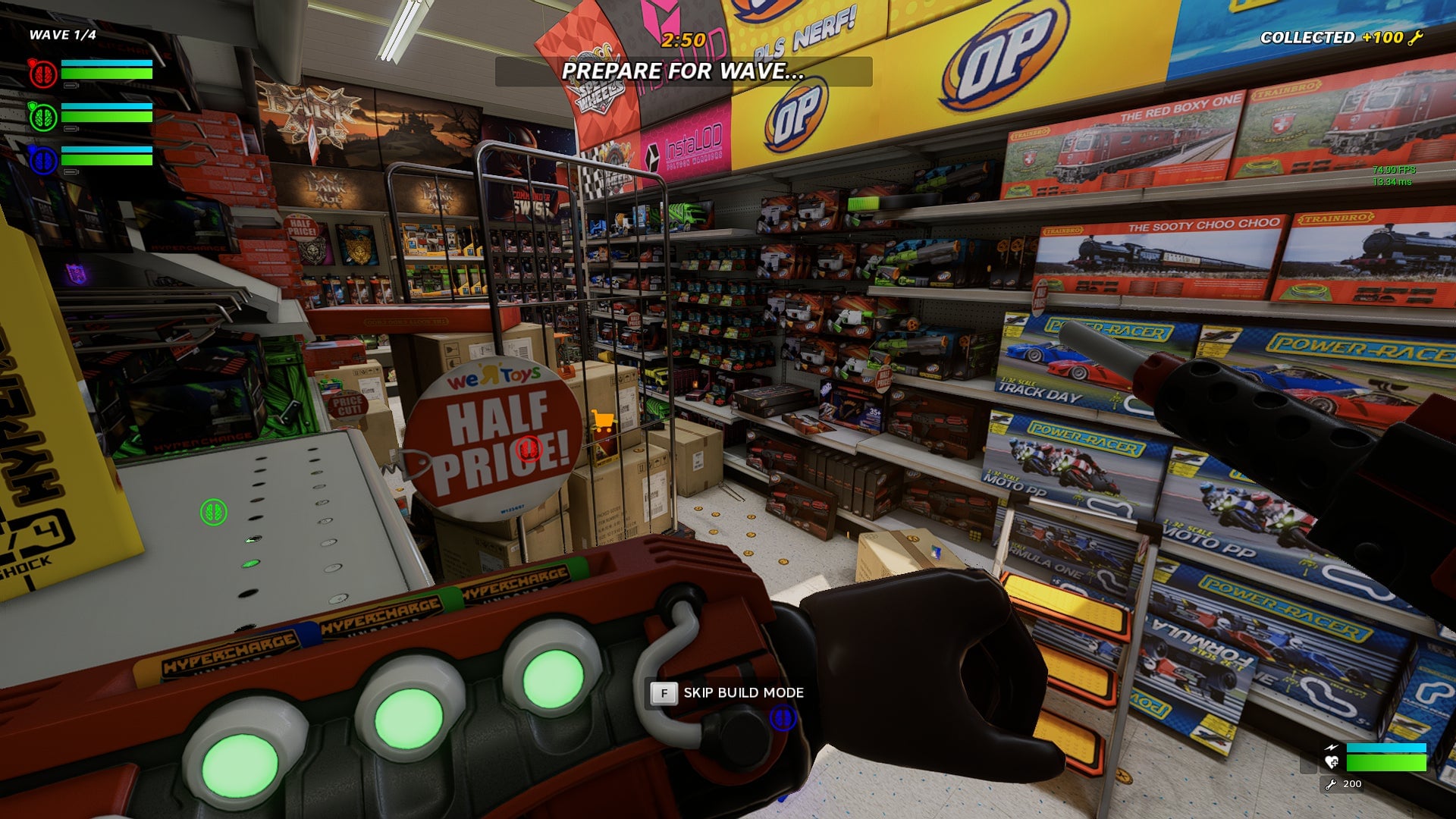
Task: Click the wrench icon beside the 200 counter
Action: coord(1331,785)
